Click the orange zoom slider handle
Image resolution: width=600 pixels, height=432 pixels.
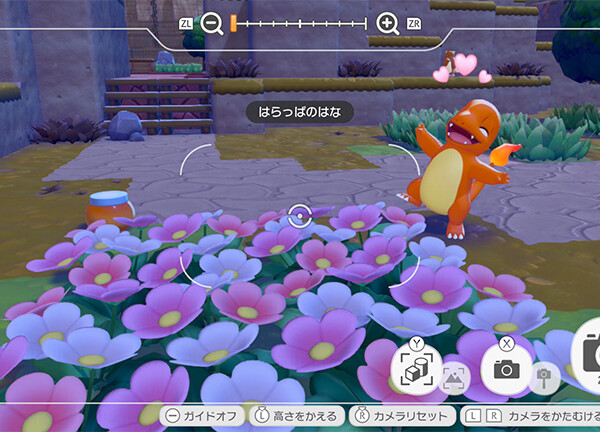233,22
